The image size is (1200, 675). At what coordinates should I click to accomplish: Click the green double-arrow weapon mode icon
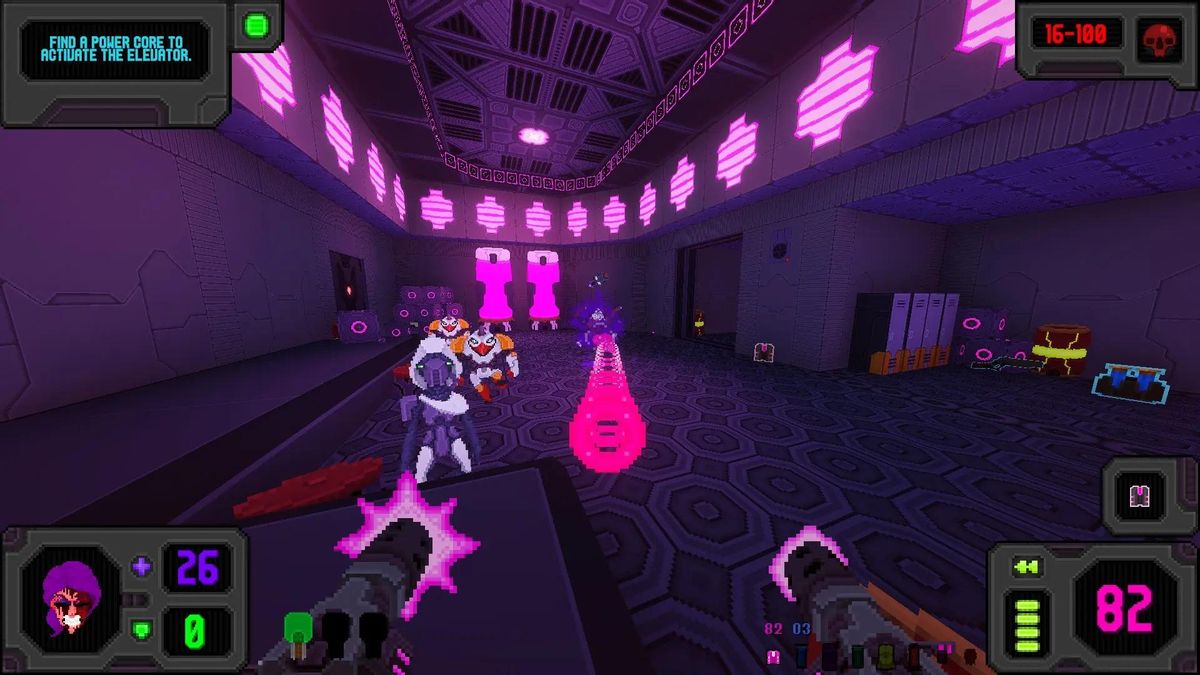point(1026,567)
